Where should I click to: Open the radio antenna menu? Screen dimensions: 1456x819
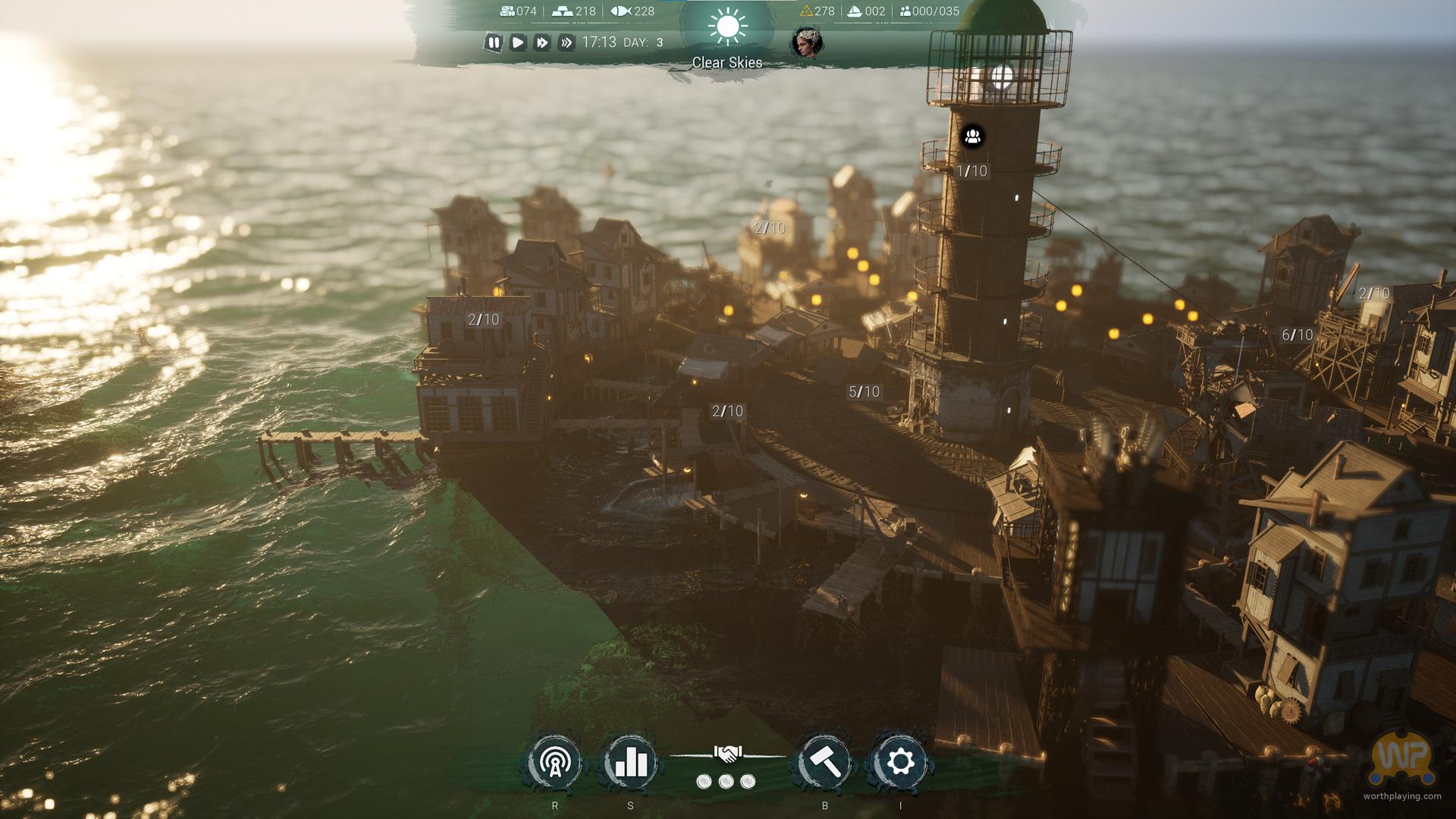point(555,762)
